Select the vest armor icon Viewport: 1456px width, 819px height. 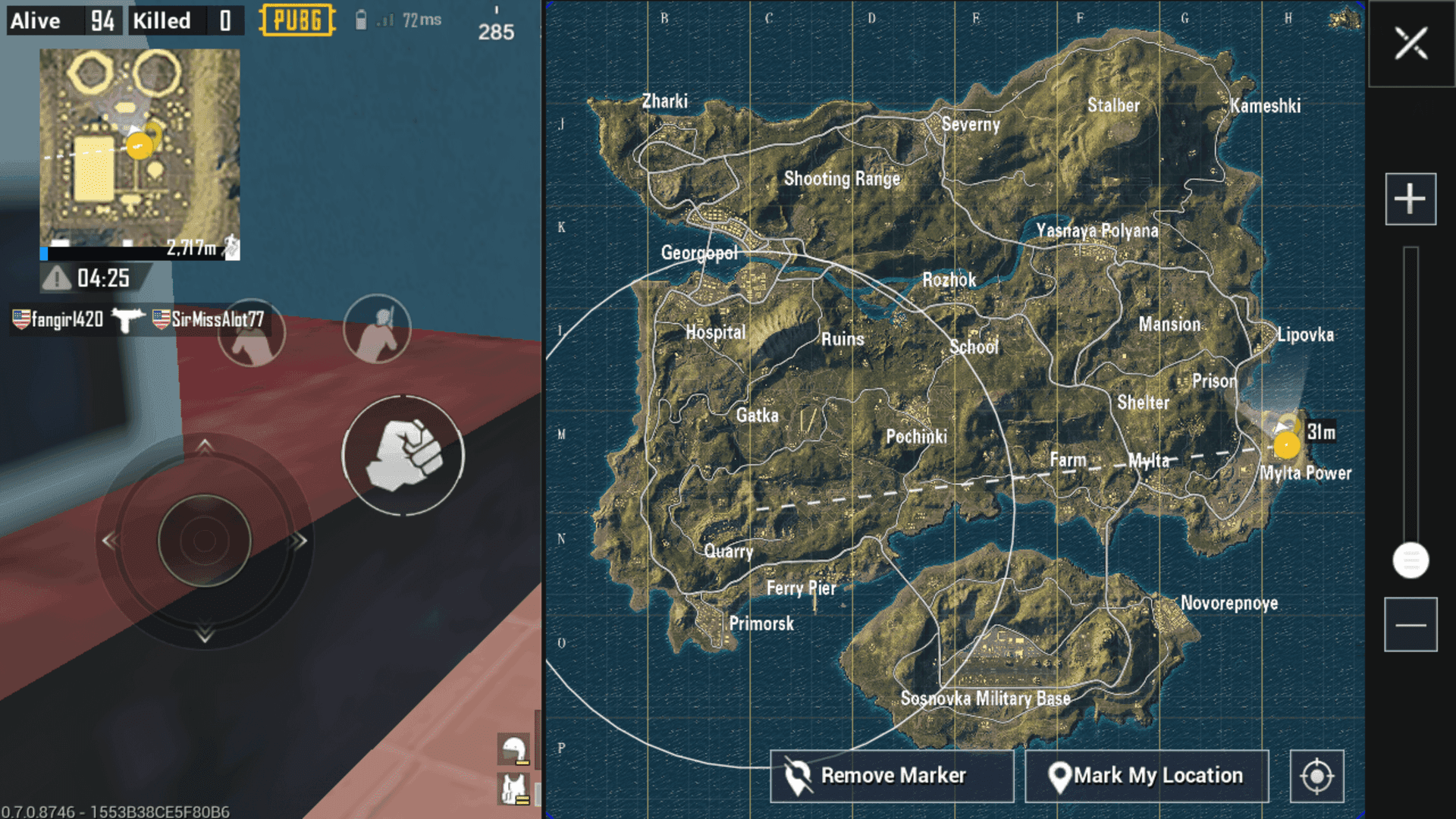(x=514, y=789)
